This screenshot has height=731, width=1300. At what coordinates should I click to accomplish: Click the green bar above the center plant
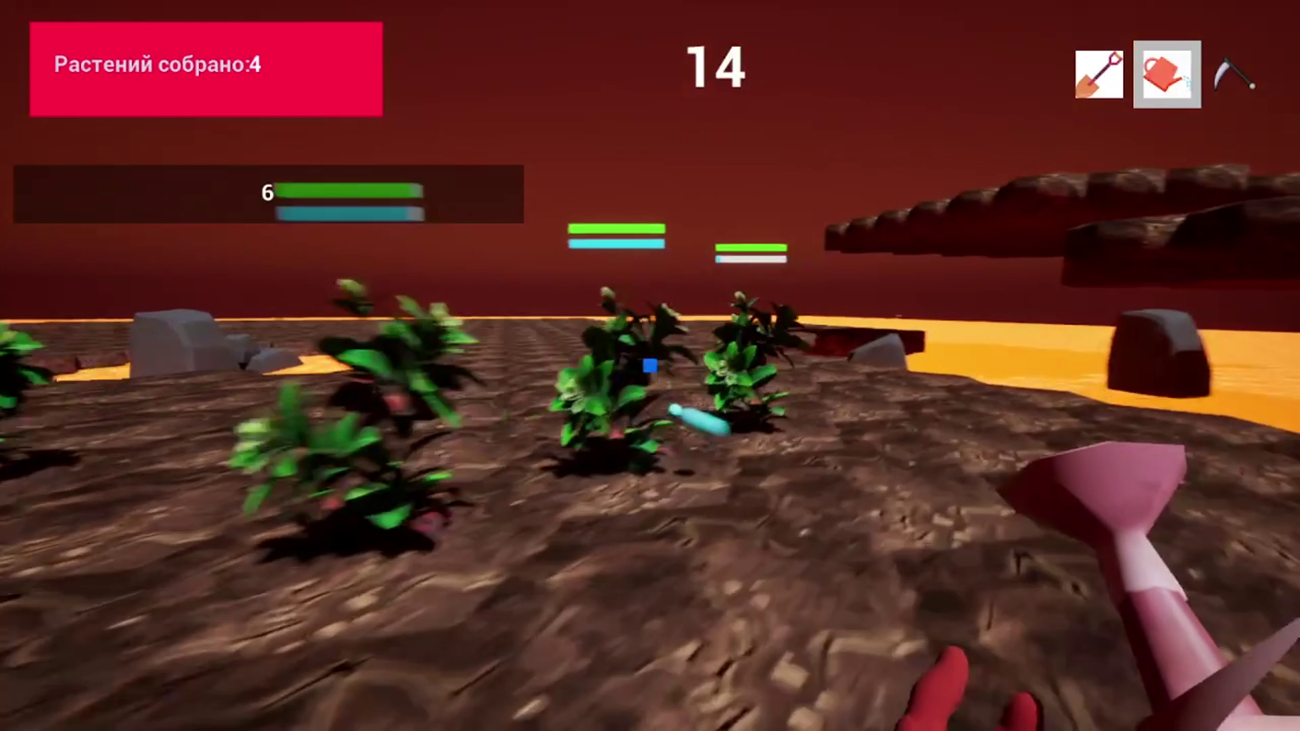click(x=616, y=228)
